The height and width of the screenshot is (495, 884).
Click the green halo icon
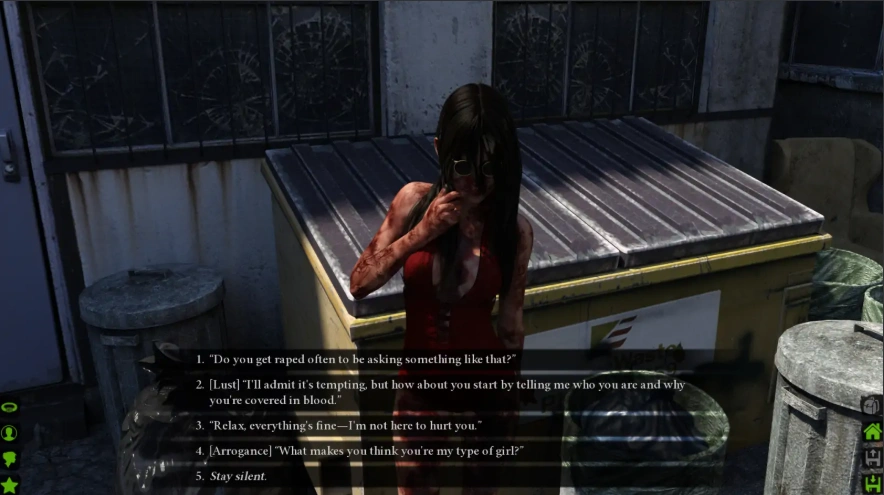[x=10, y=408]
